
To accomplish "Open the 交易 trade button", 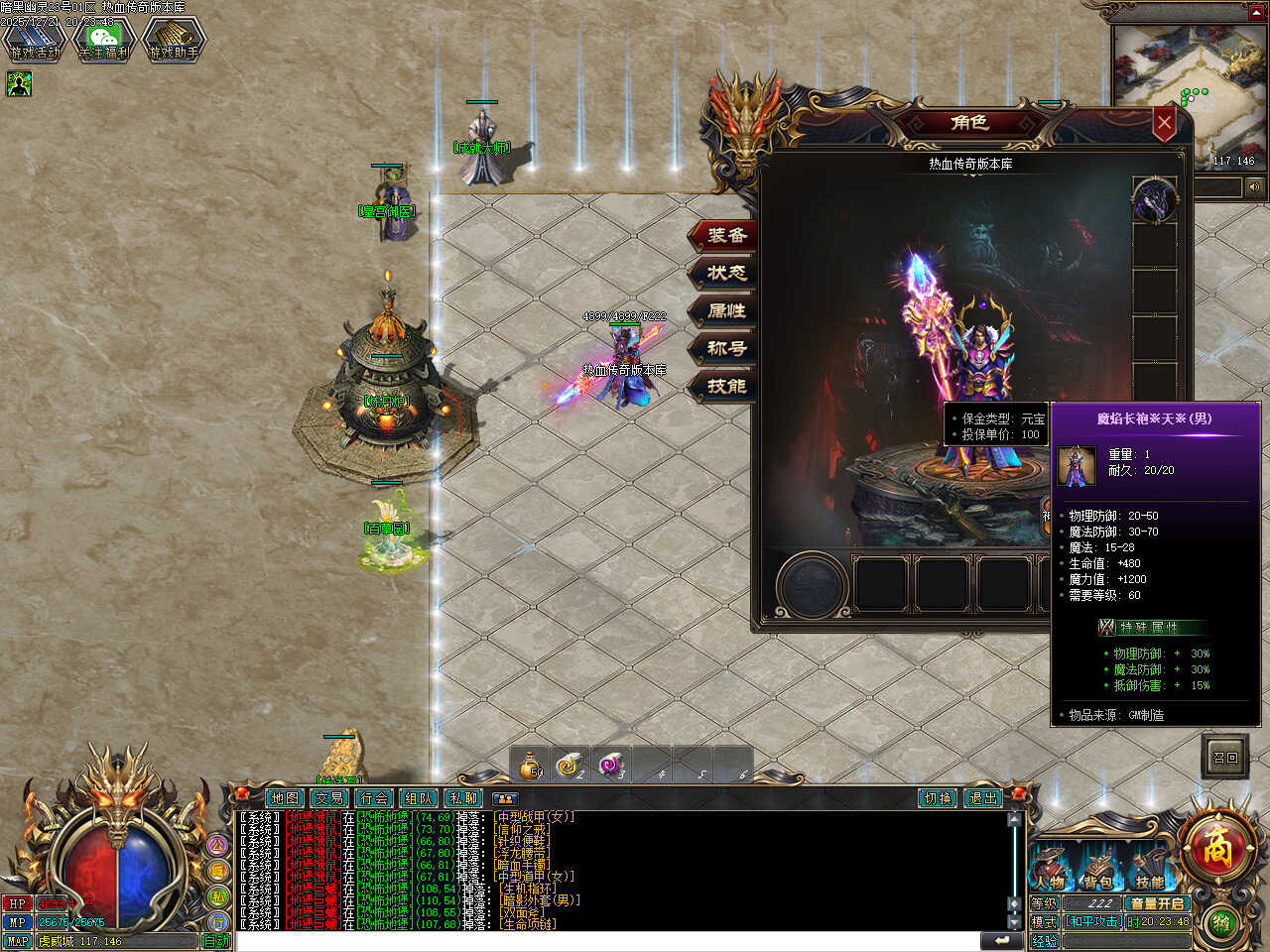I will (329, 798).
